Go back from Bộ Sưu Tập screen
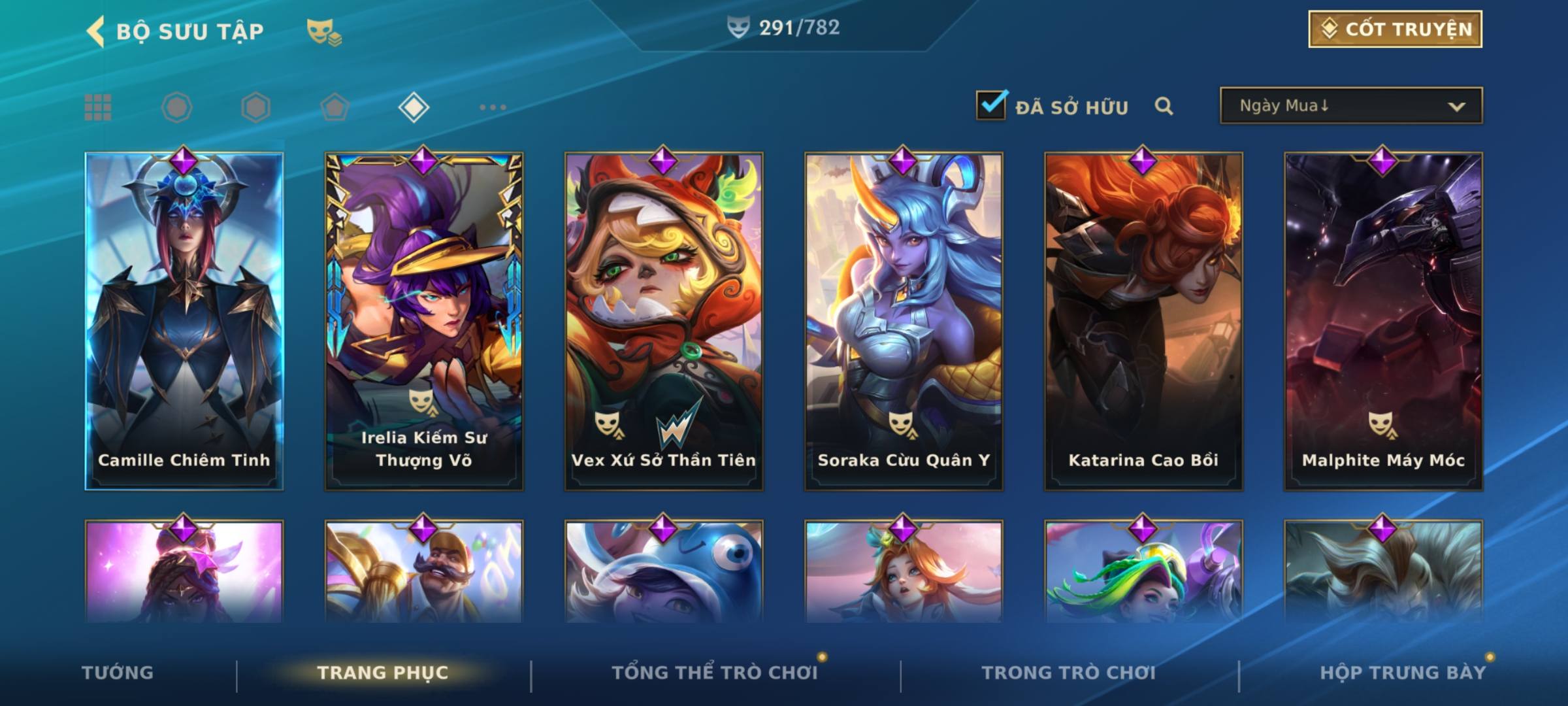The image size is (1568, 706). tap(96, 31)
